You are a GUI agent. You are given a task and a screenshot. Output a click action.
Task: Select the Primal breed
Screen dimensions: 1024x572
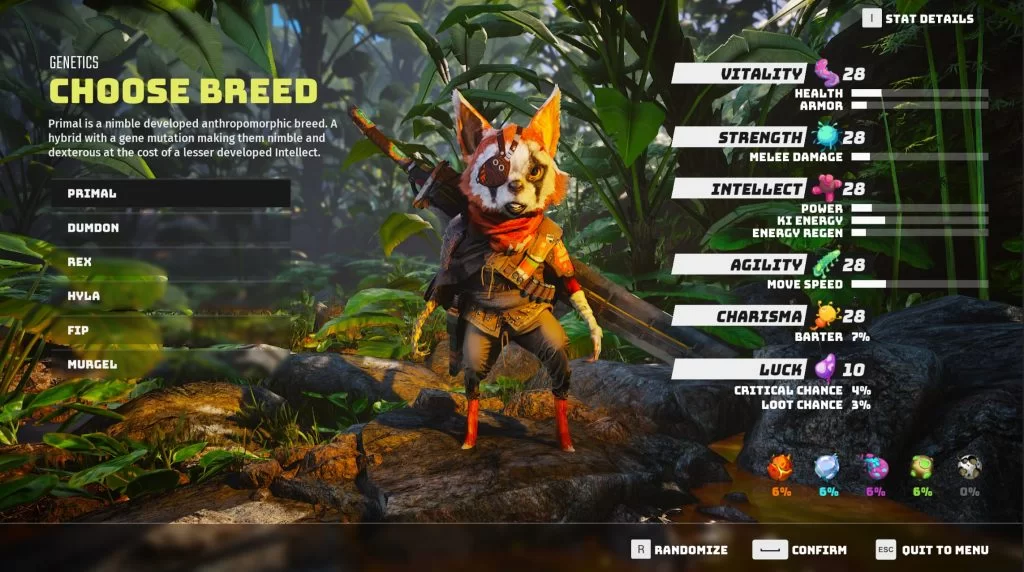click(170, 193)
